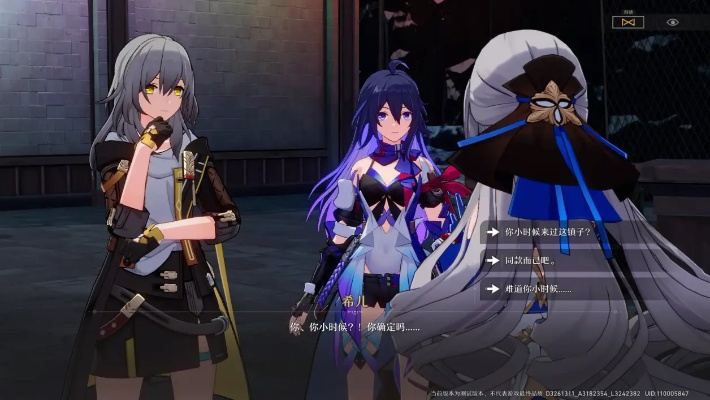Pick the response "难道你小时候……"

point(538,289)
